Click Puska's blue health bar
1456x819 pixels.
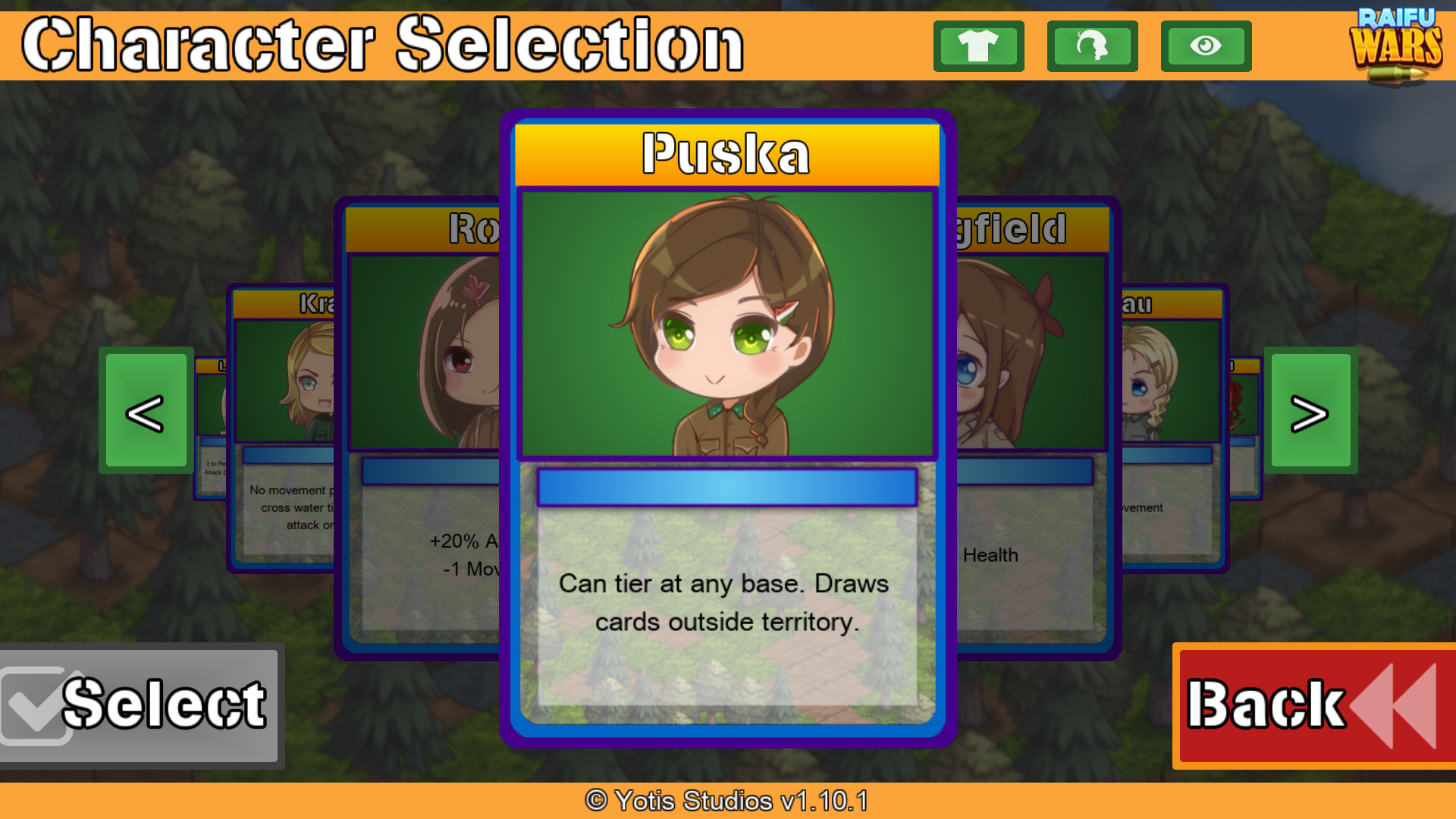[726, 487]
